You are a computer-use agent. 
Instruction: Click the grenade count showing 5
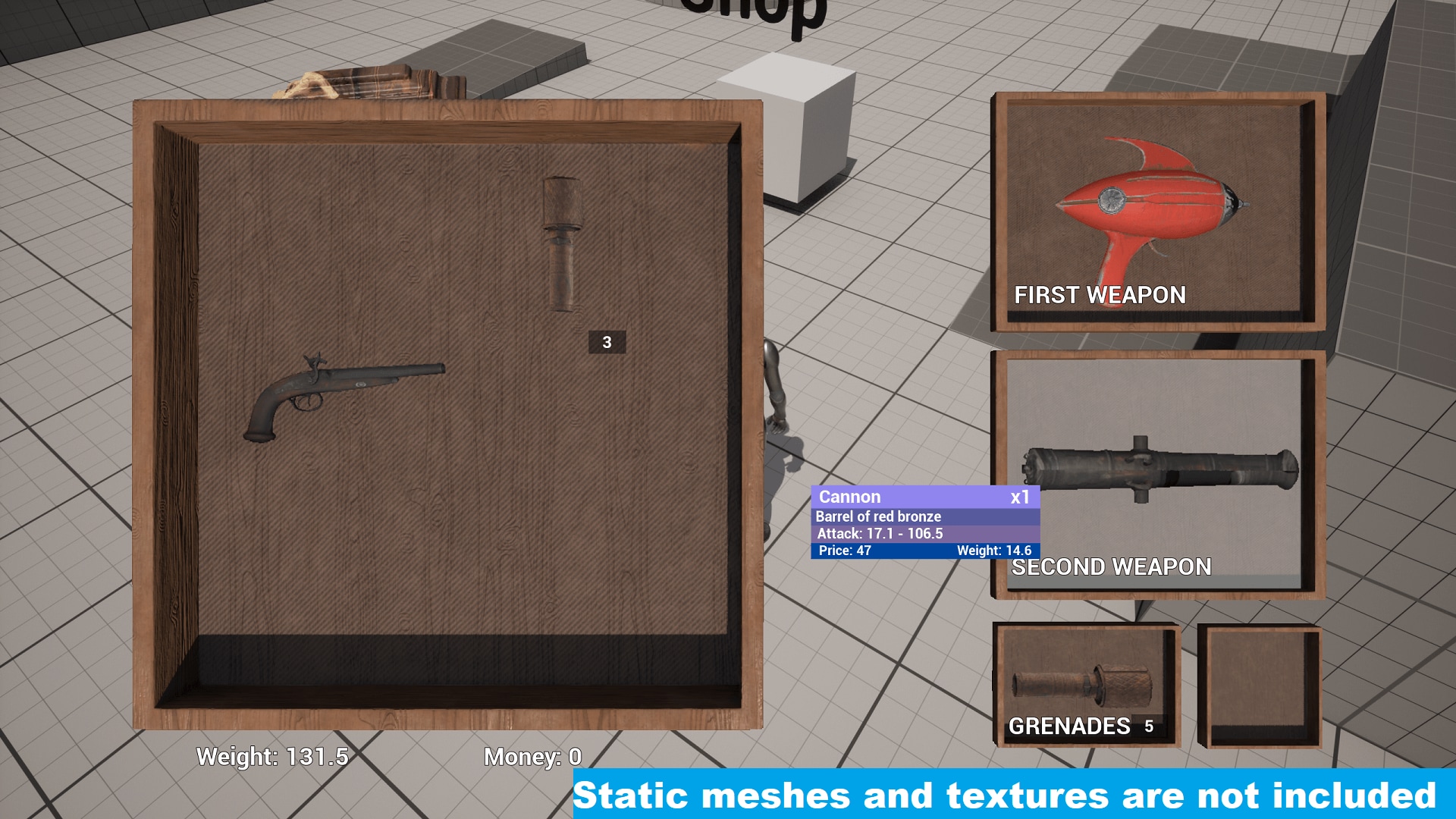1149,726
